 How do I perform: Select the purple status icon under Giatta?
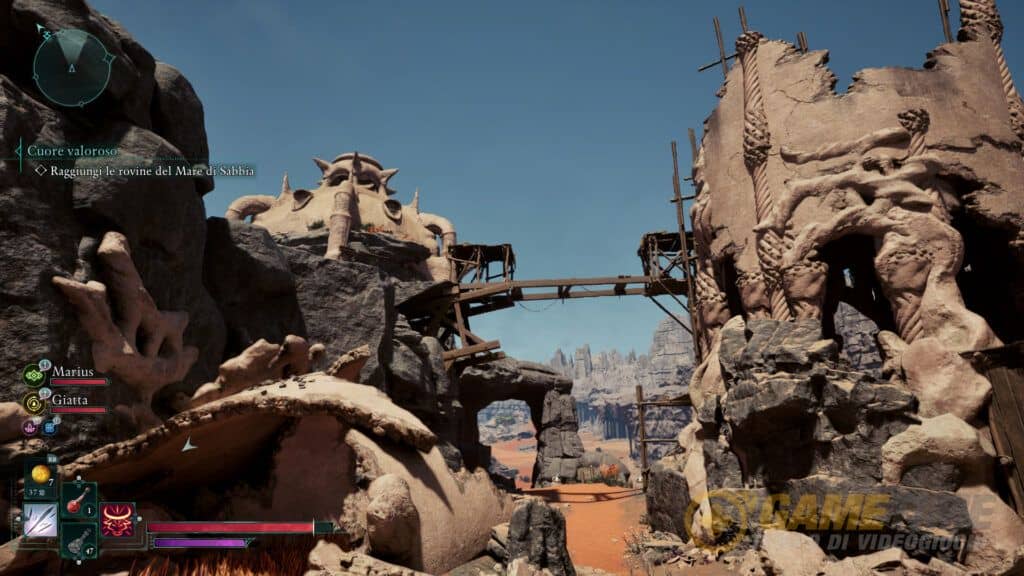pos(31,427)
